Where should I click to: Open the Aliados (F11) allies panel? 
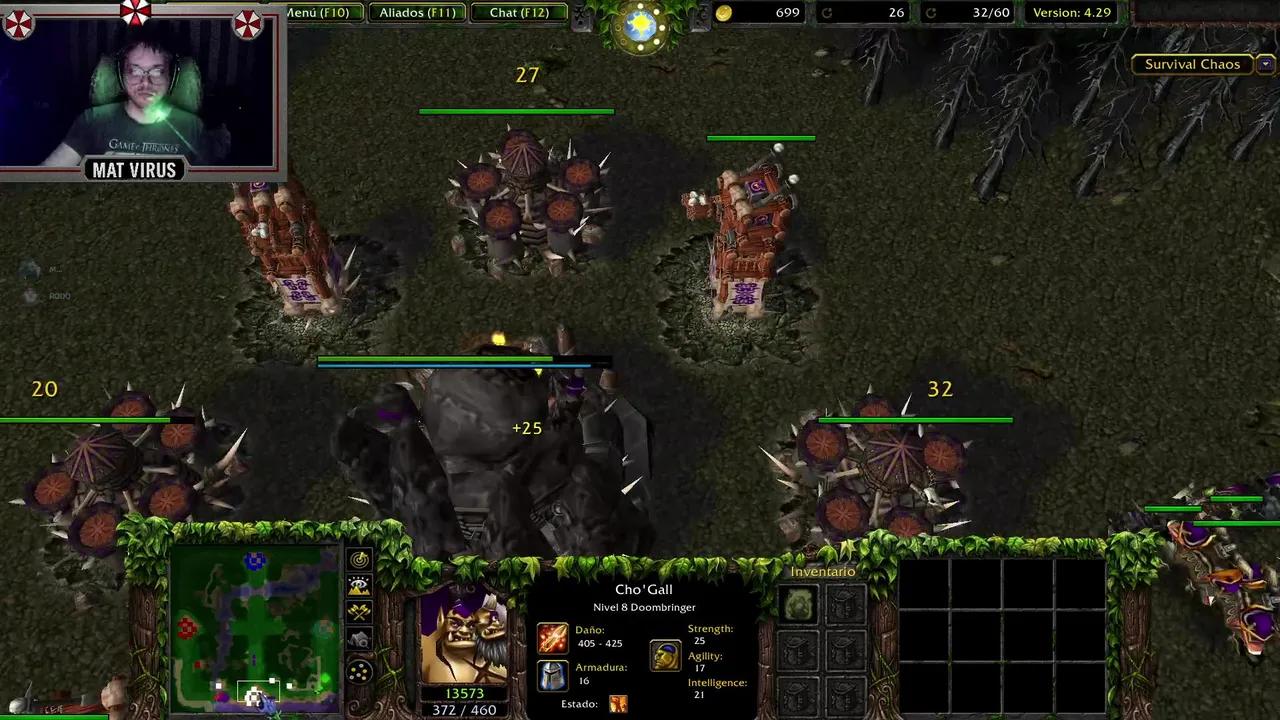pyautogui.click(x=417, y=12)
